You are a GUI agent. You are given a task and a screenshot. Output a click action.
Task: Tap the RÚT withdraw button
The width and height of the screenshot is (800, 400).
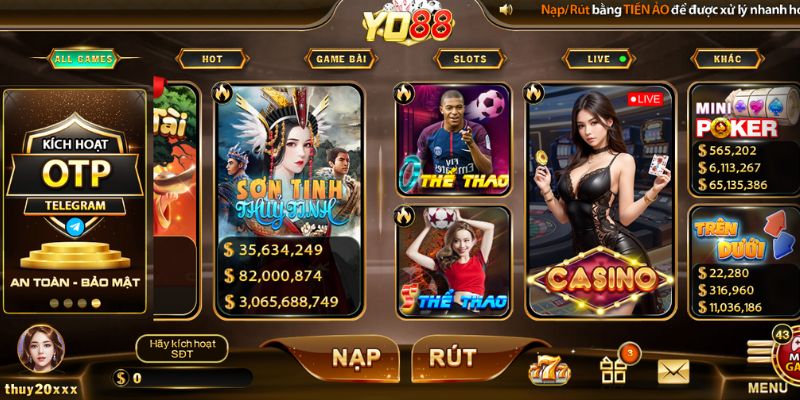click(x=452, y=357)
